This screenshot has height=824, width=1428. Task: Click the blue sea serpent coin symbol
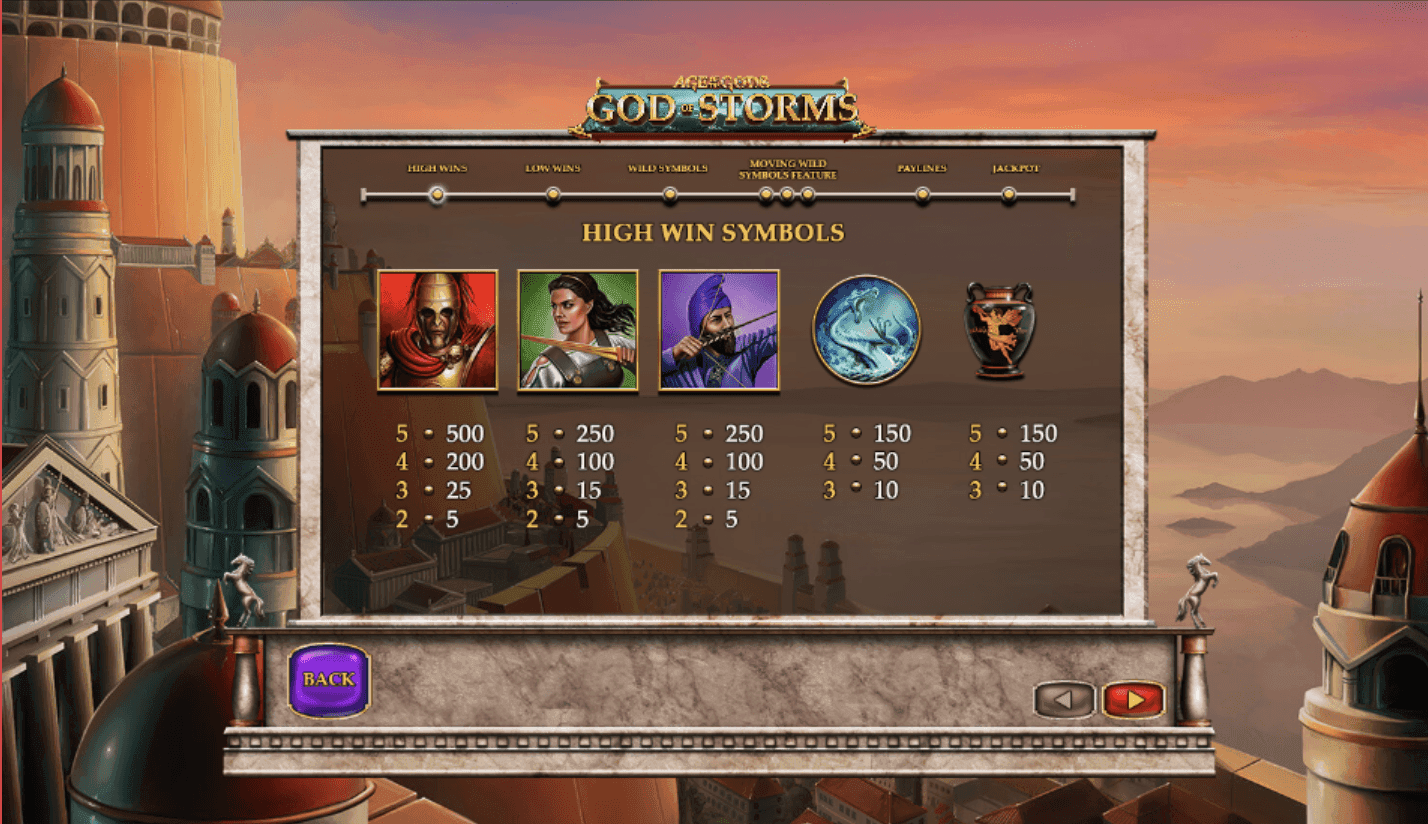[x=866, y=330]
